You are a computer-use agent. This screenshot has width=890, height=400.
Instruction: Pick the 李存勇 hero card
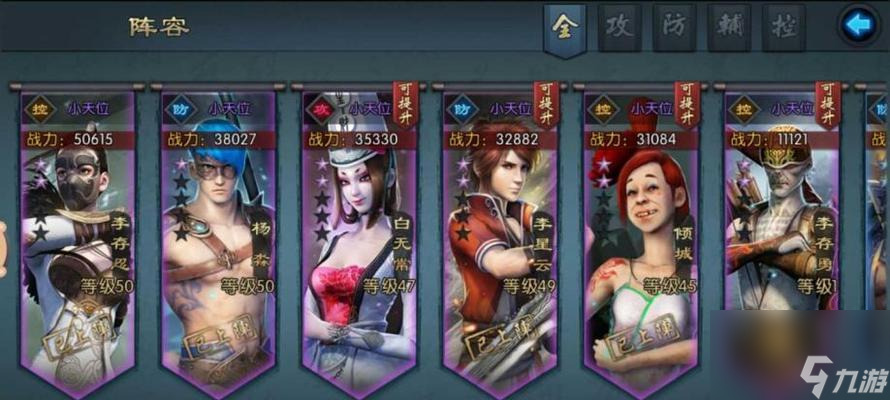781,240
